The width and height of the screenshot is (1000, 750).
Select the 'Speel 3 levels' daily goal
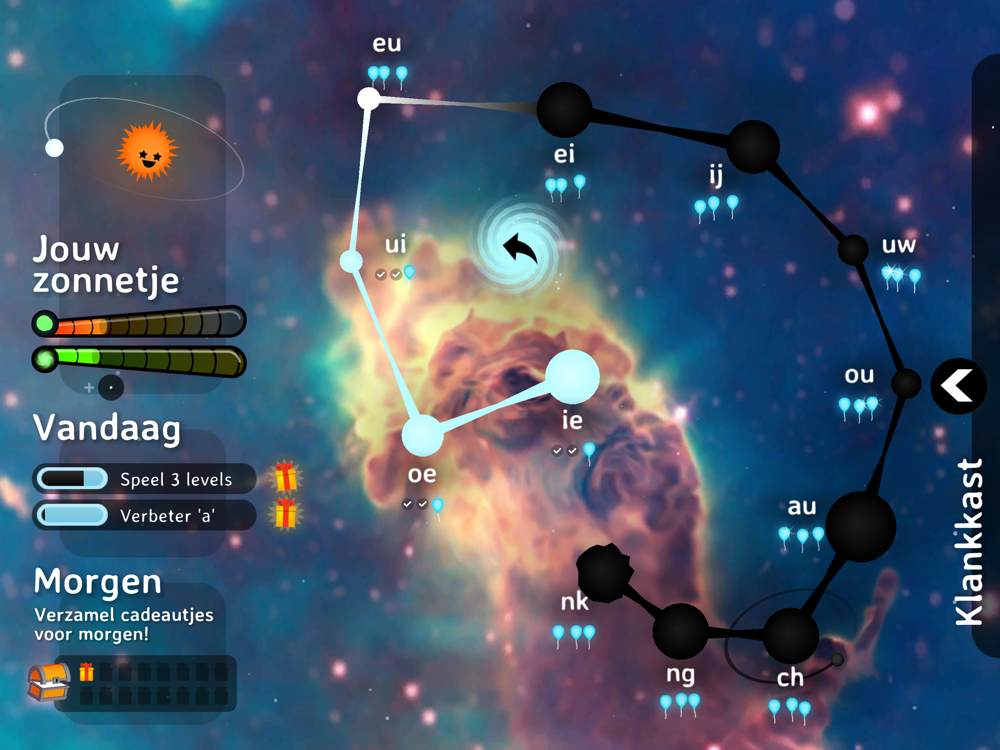tap(145, 479)
